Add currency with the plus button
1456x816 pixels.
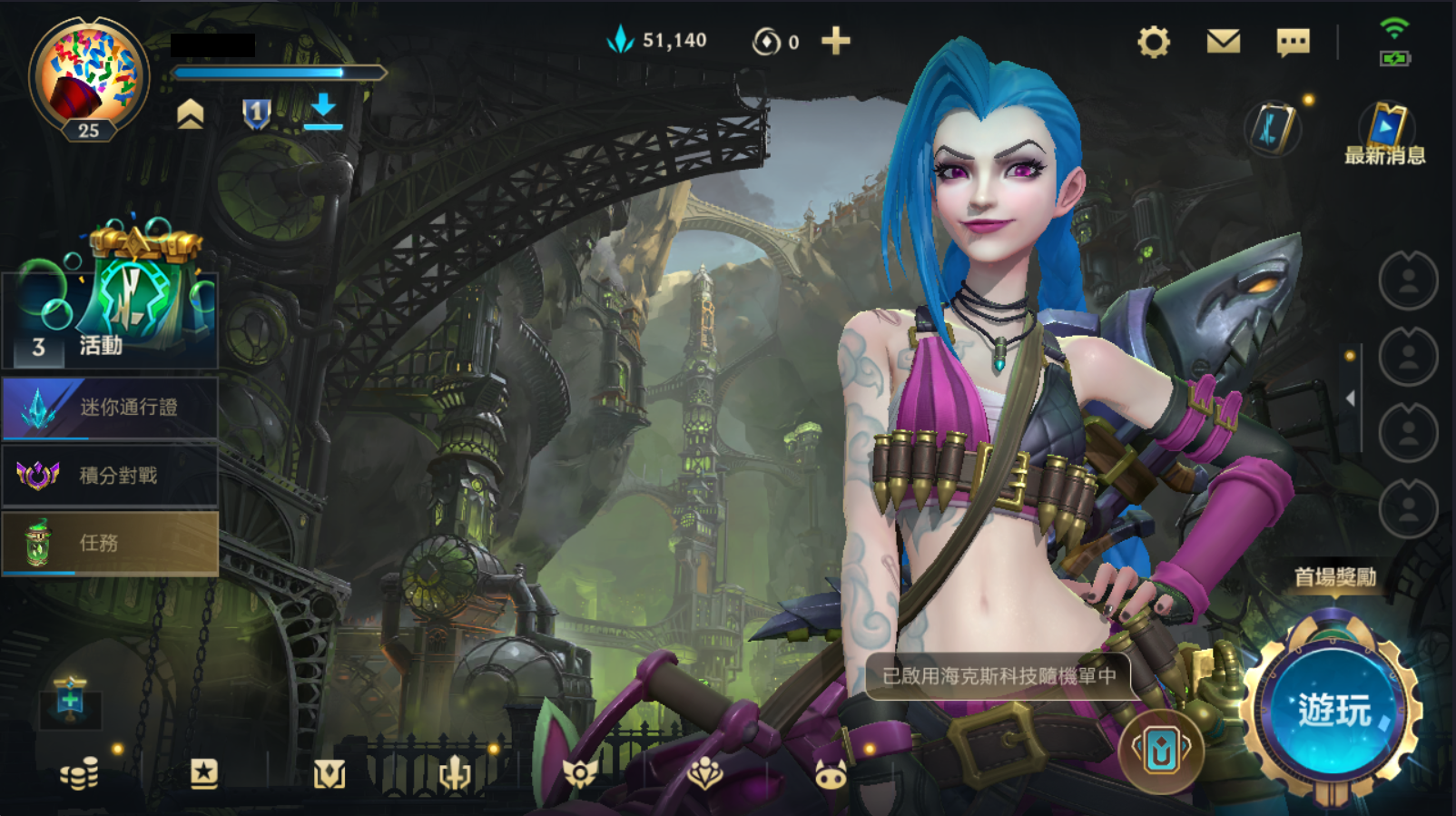coord(835,41)
